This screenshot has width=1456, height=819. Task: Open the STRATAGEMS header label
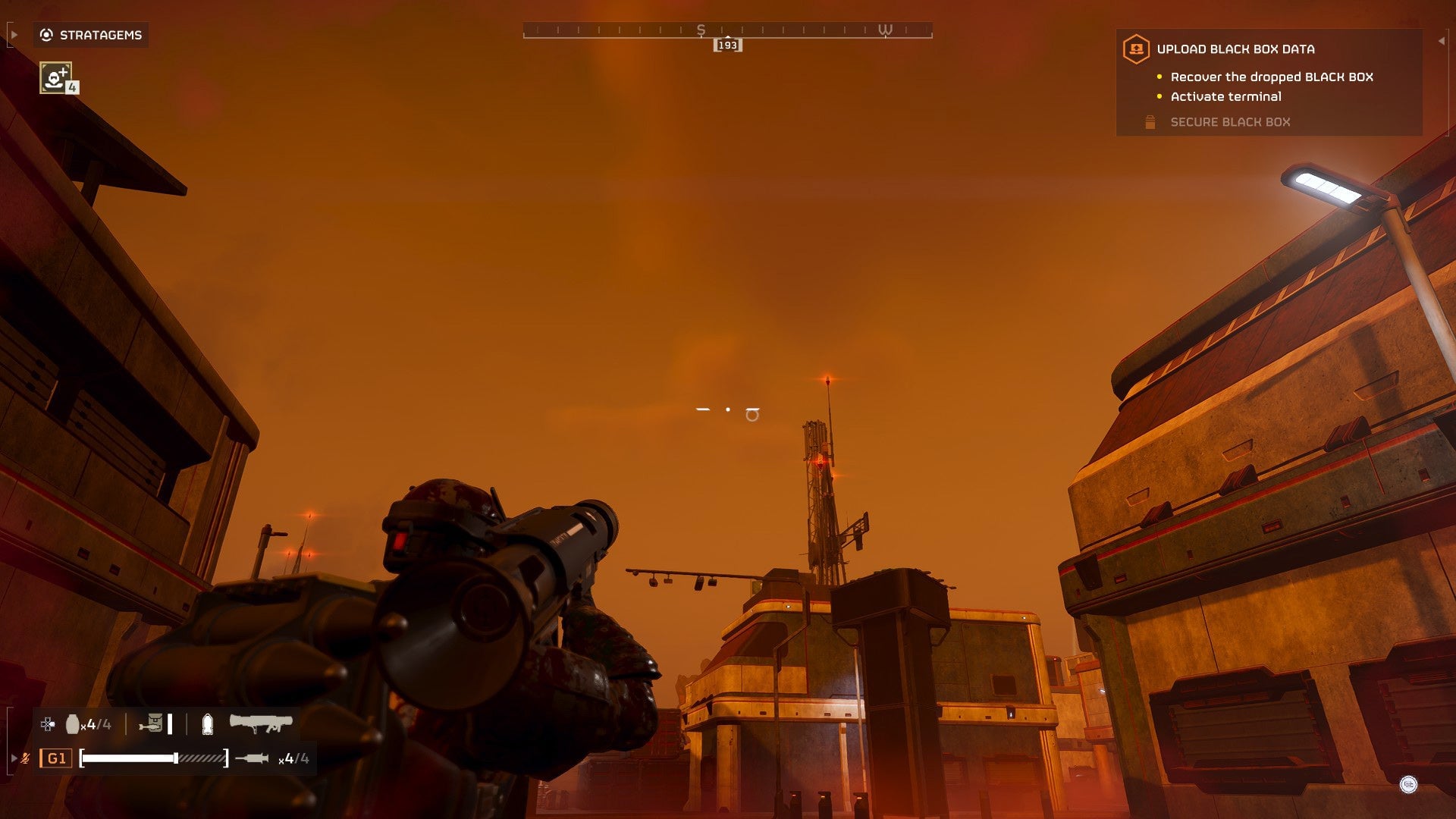99,34
